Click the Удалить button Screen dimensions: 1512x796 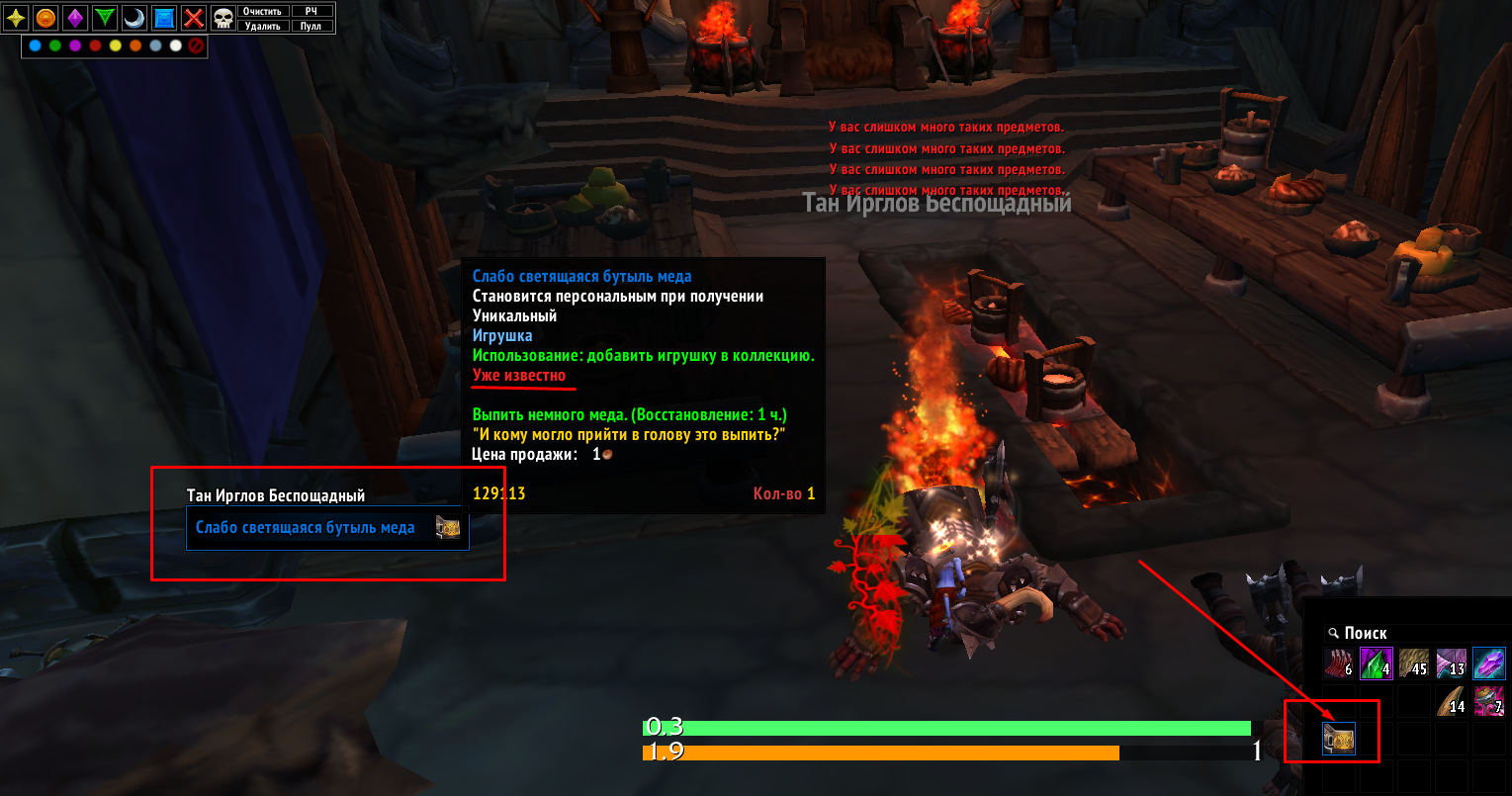click(263, 26)
